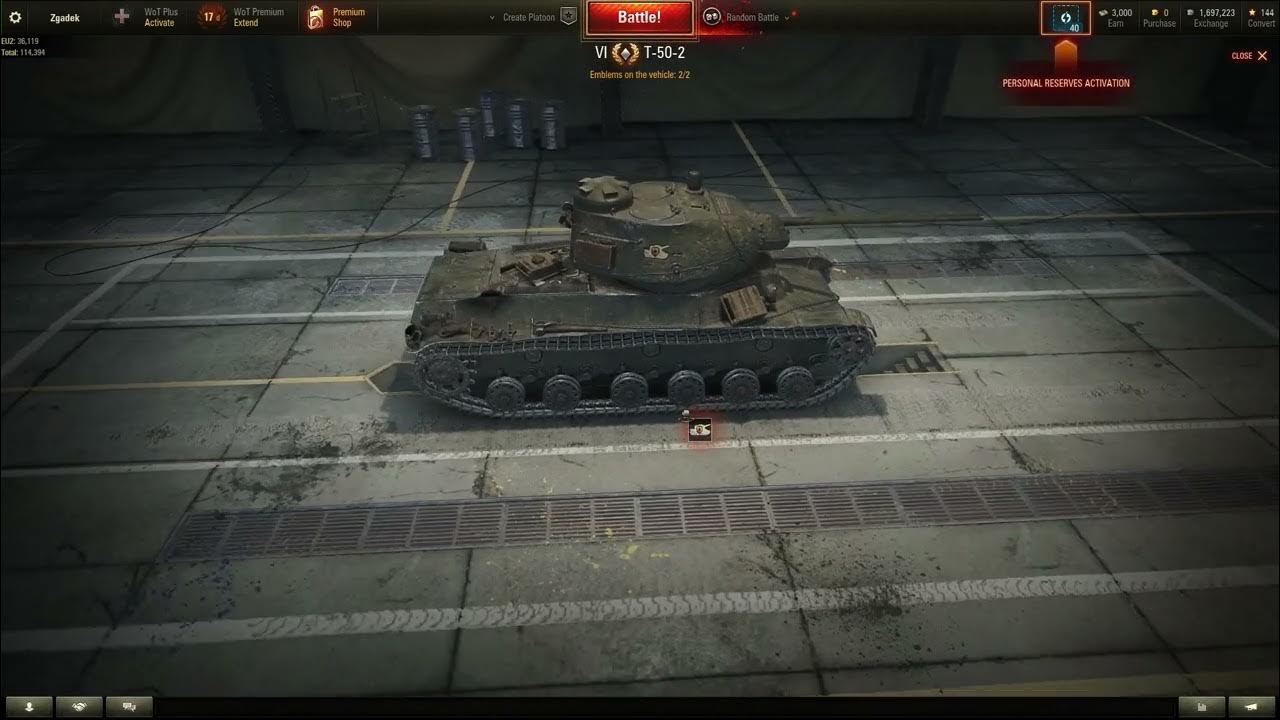The image size is (1280, 720).
Task: Close the emblems panel with the X
Action: (1263, 56)
